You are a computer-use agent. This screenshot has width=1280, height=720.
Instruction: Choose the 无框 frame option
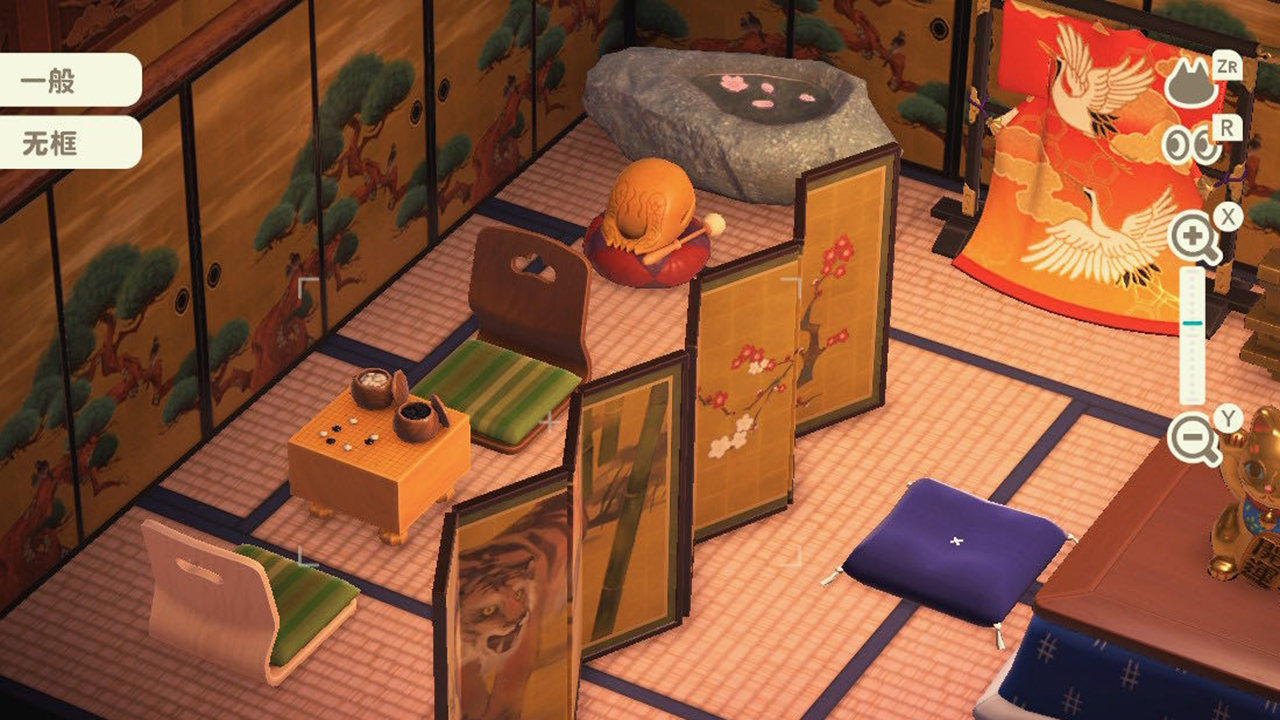point(60,144)
